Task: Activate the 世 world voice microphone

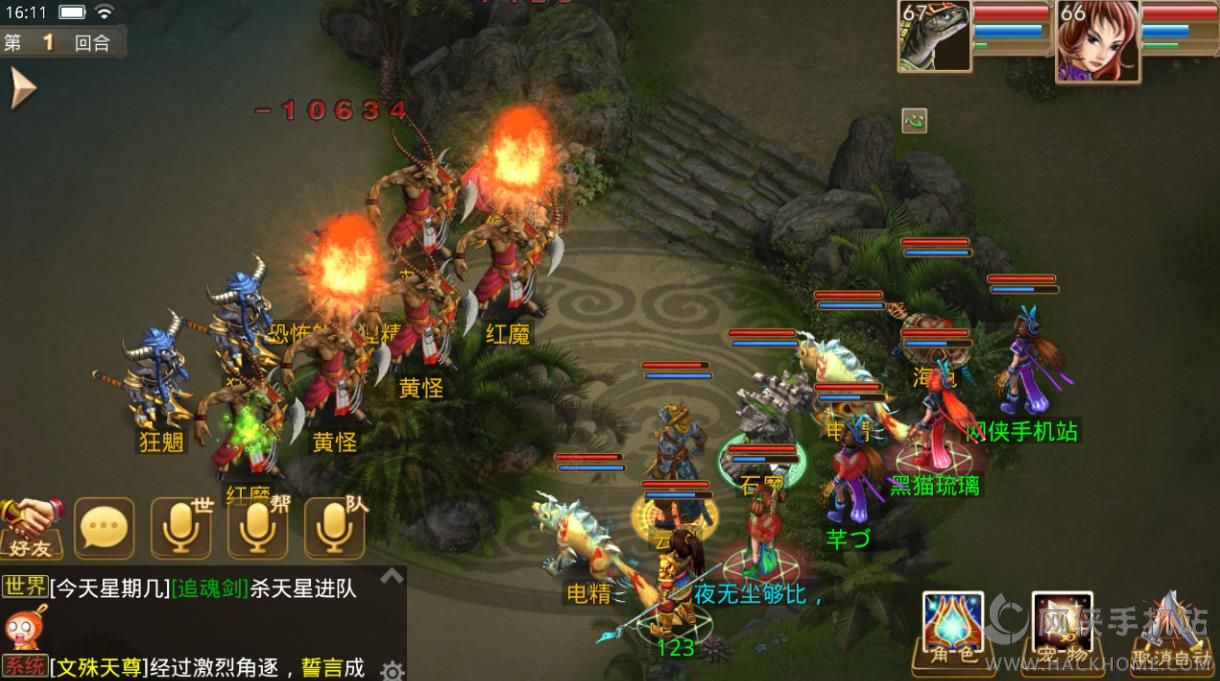Action: pos(181,527)
